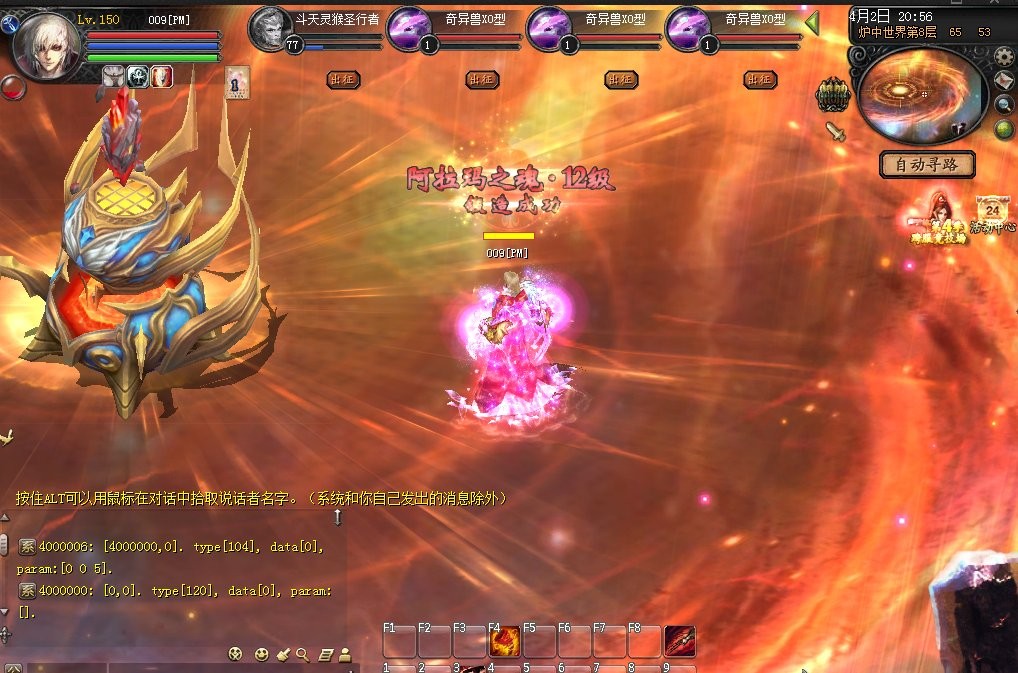This screenshot has width=1018, height=673.
Task: Click 出征 under the 斗天灵猴圣行者 pet
Action: pos(342,78)
